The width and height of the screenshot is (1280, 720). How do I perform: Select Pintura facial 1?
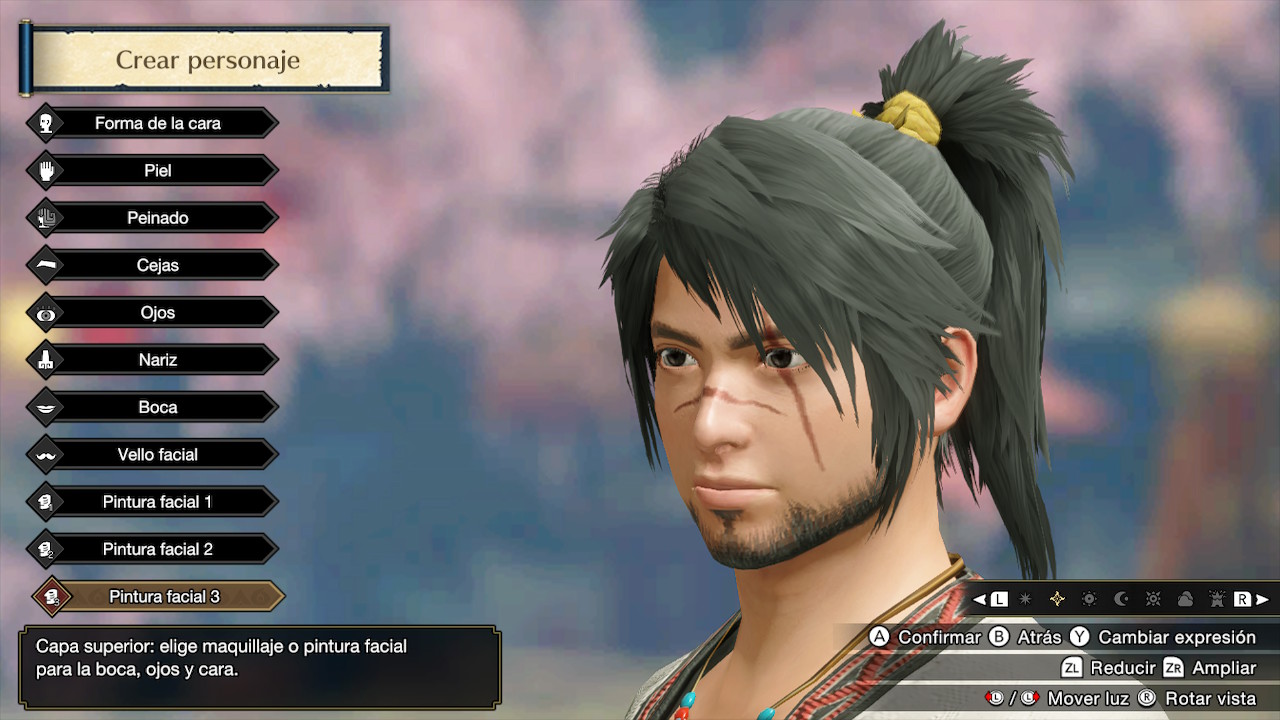157,502
